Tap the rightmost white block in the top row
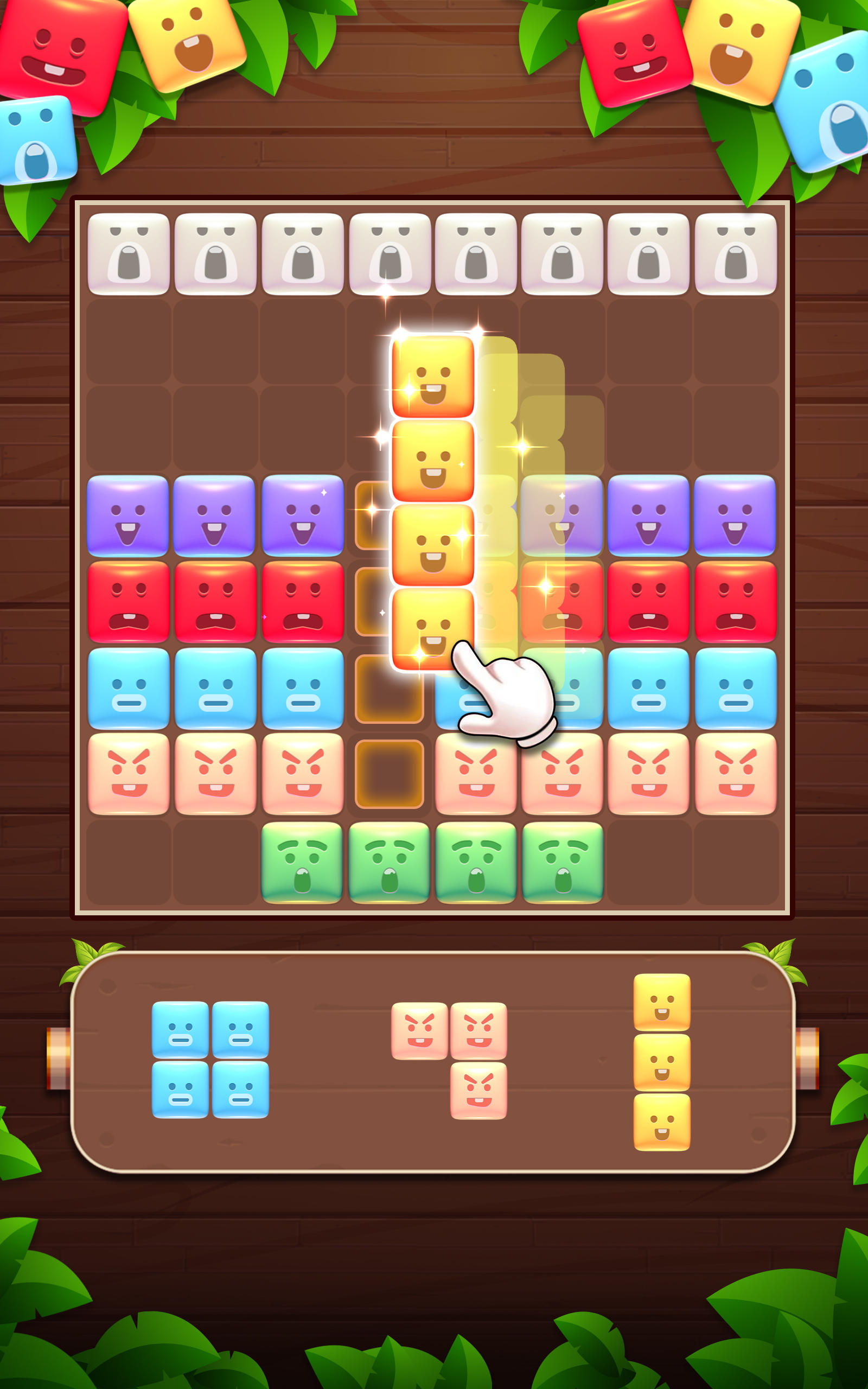 pyautogui.click(x=736, y=254)
